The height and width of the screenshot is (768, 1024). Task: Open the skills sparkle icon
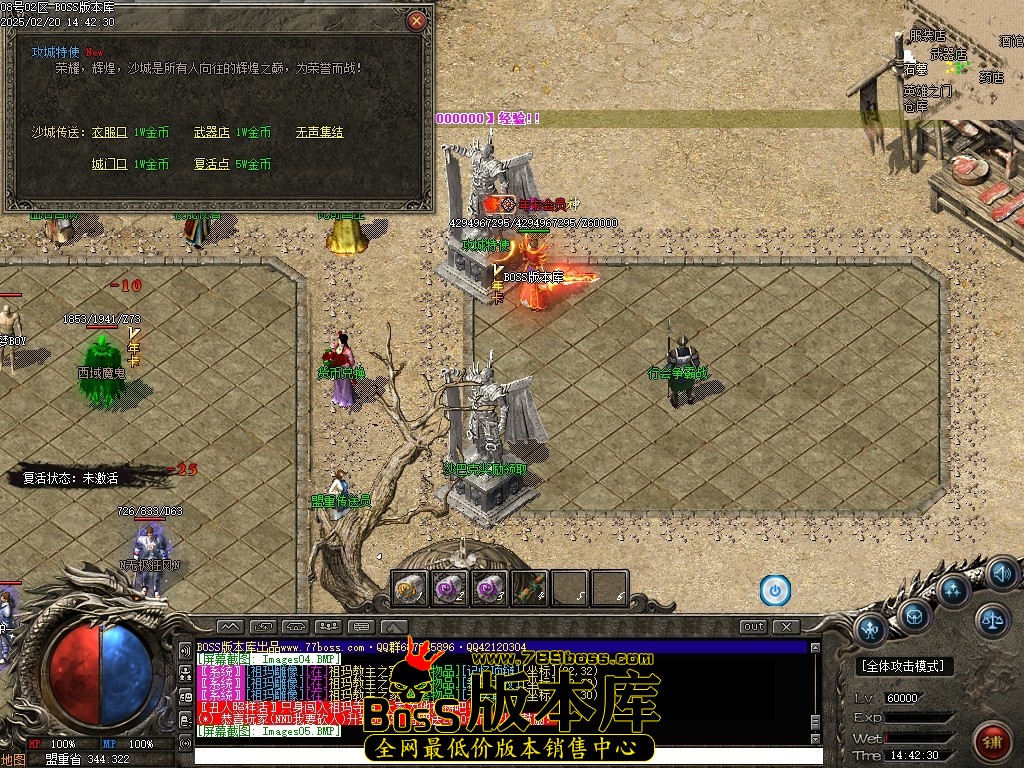954,589
